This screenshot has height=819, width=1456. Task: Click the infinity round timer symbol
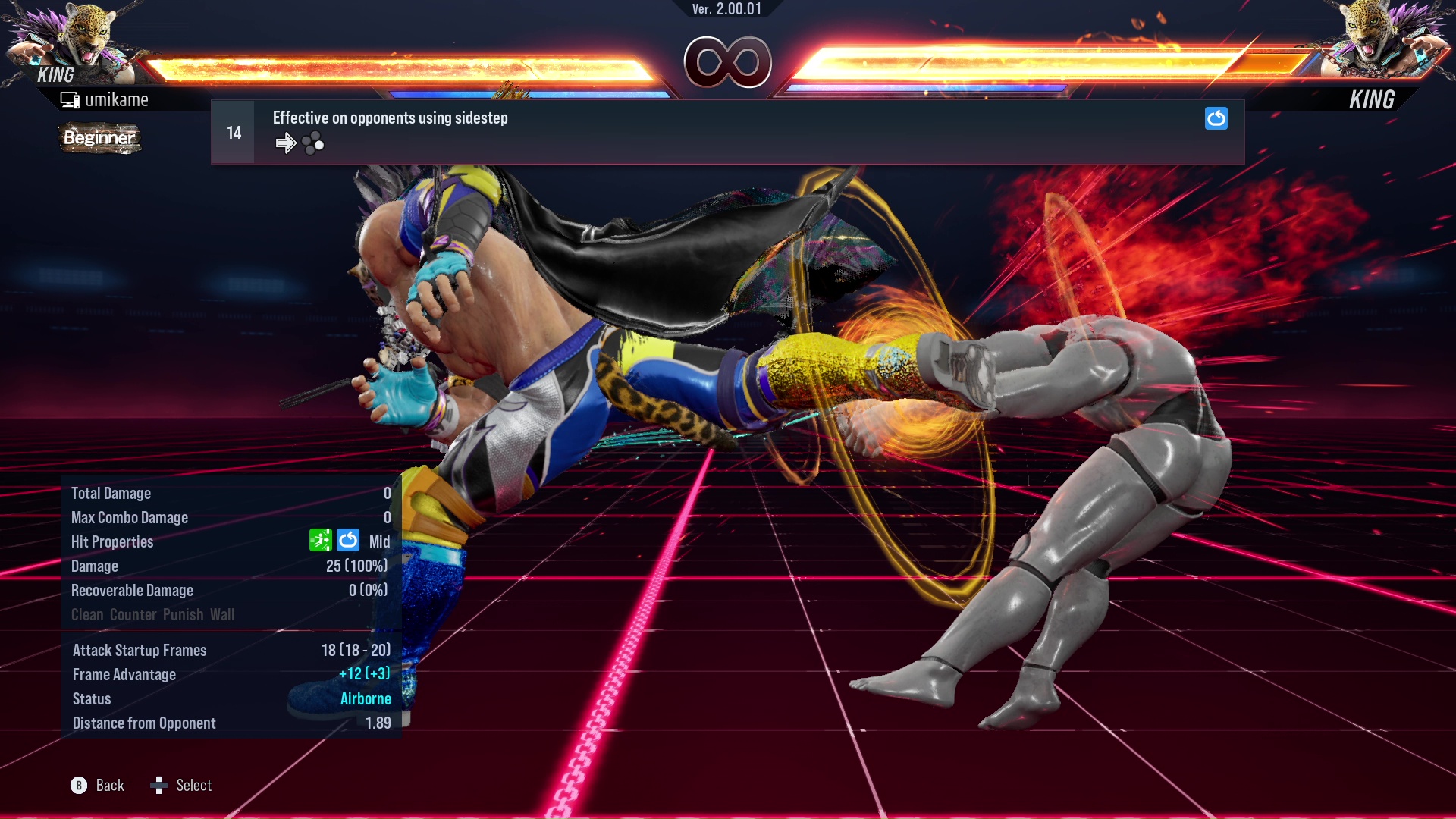click(x=728, y=62)
